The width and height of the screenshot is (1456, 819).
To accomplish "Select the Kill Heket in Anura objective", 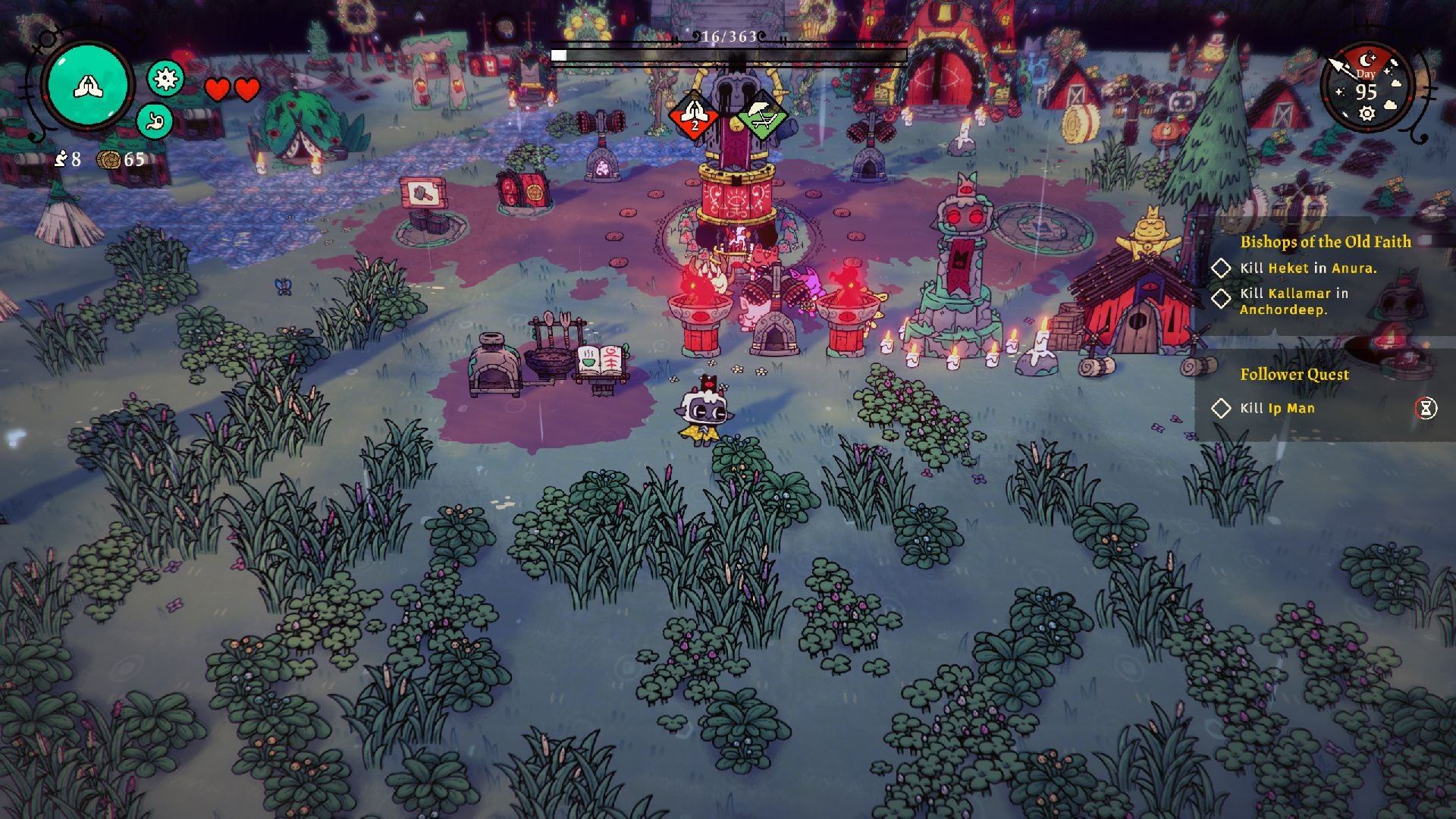I will (1308, 268).
